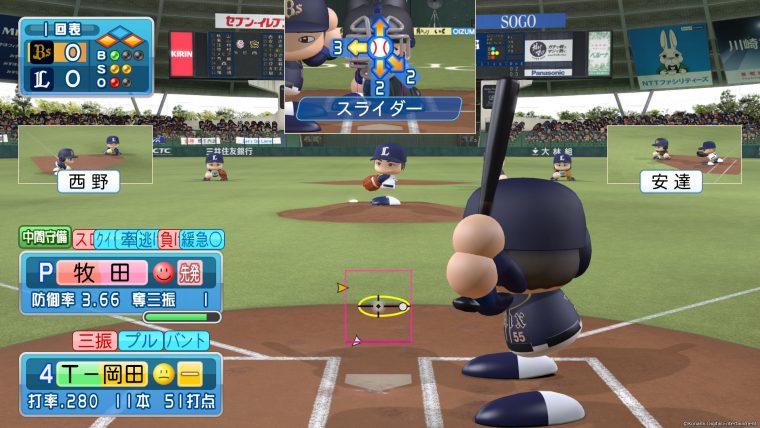Select the バント batter ability tag
760x428 pixels.
191,340
